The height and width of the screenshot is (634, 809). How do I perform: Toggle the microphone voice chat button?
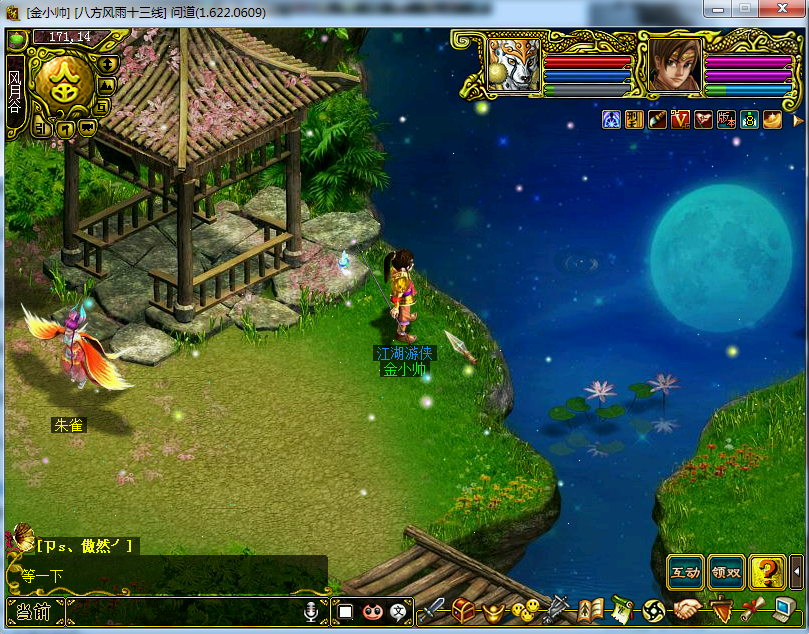pyautogui.click(x=314, y=610)
